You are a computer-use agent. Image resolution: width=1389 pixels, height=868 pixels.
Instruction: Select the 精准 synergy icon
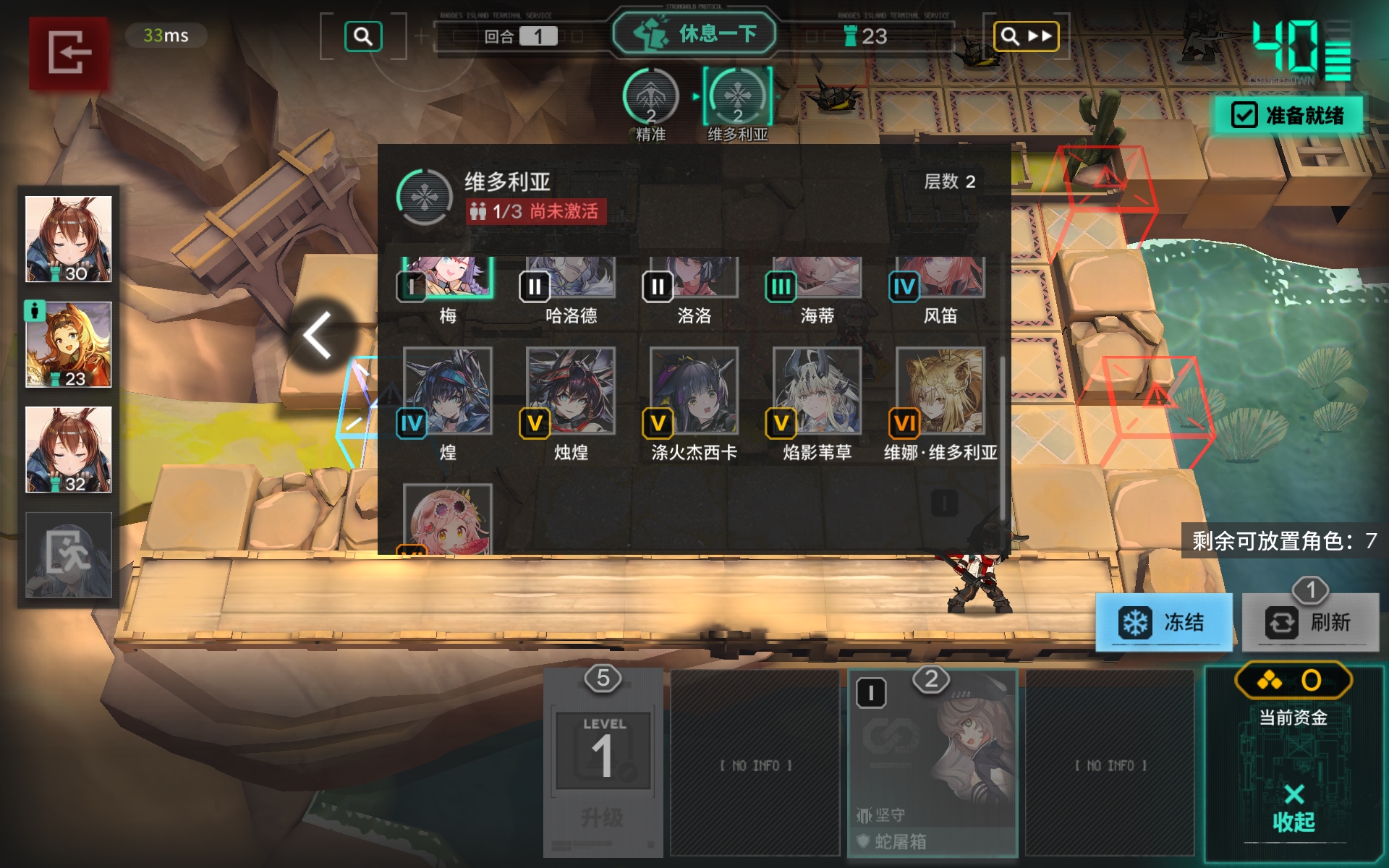point(650,99)
